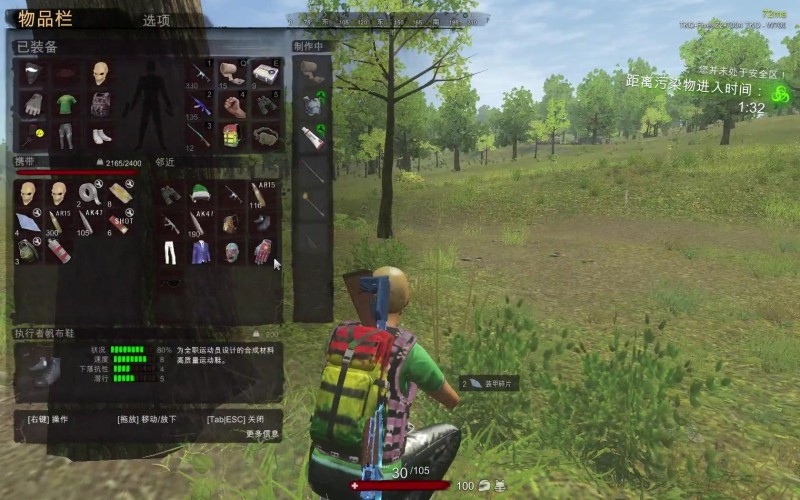Select the equipped fingerless gloves slot
The image size is (800, 500).
coord(33,104)
